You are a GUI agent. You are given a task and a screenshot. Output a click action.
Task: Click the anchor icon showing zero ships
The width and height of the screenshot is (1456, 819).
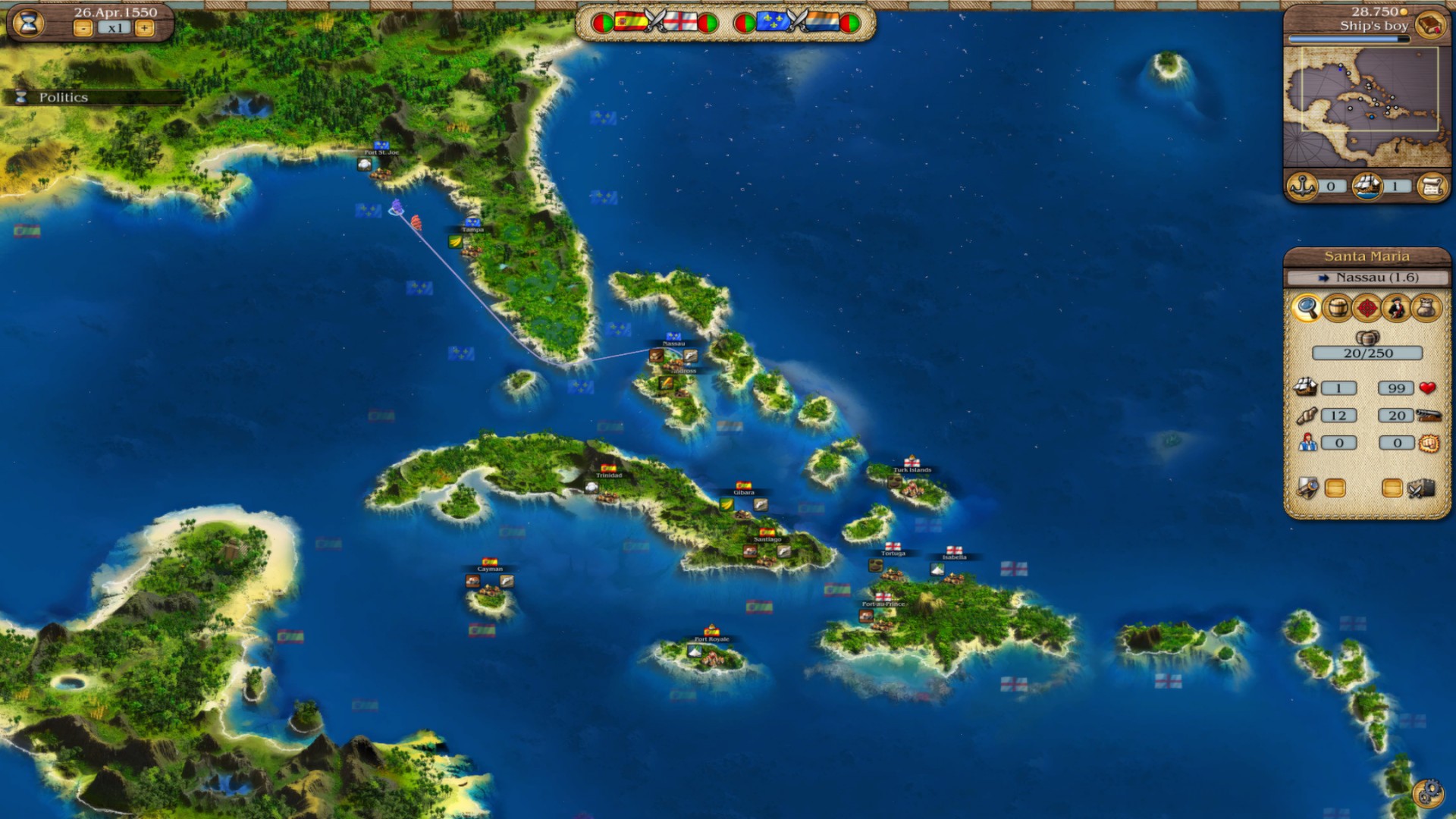coord(1302,186)
